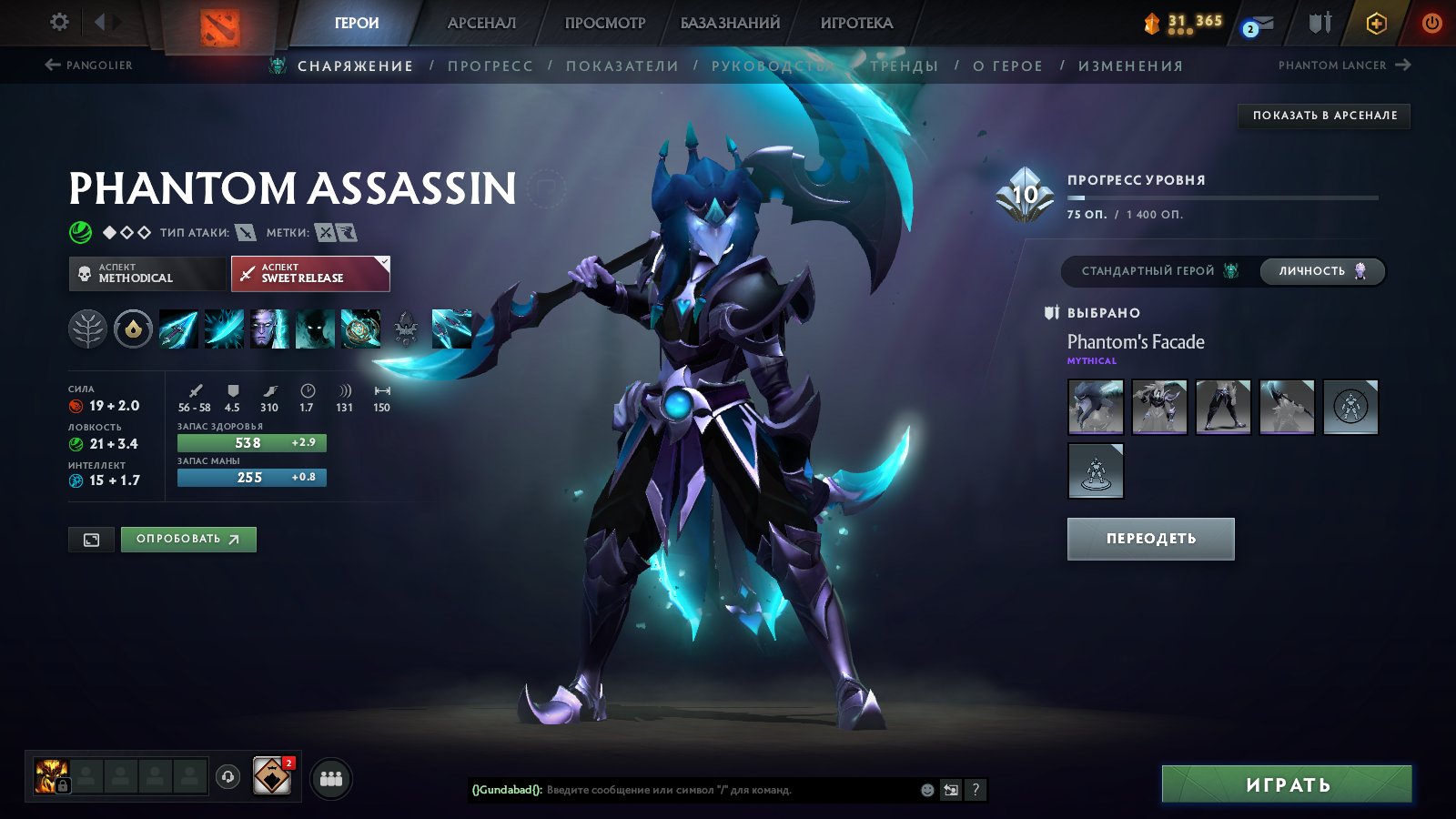Screen dimensions: 1456x819
Task: Quit the game with the power icon
Action: click(1431, 23)
